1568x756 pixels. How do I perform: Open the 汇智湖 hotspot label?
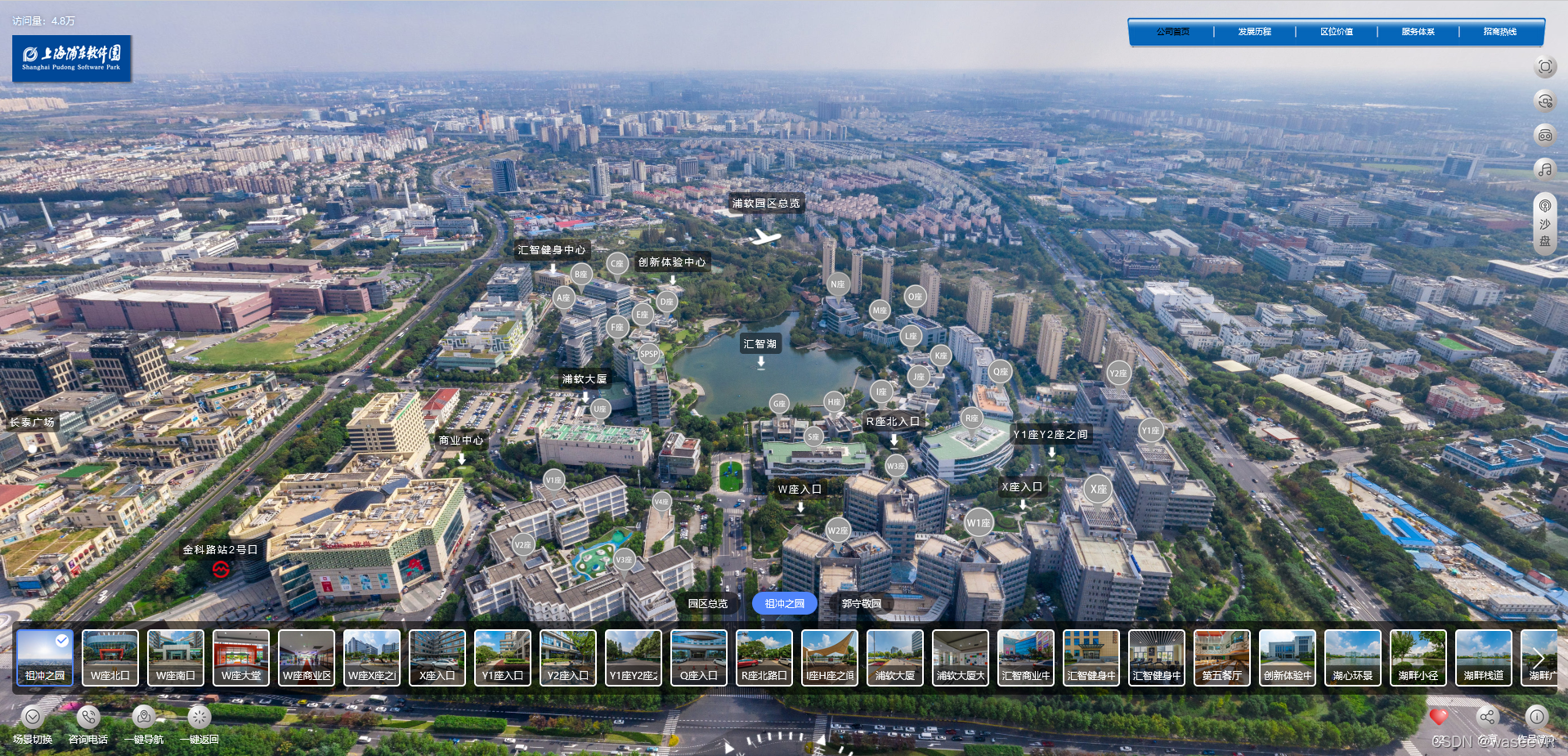(x=760, y=344)
